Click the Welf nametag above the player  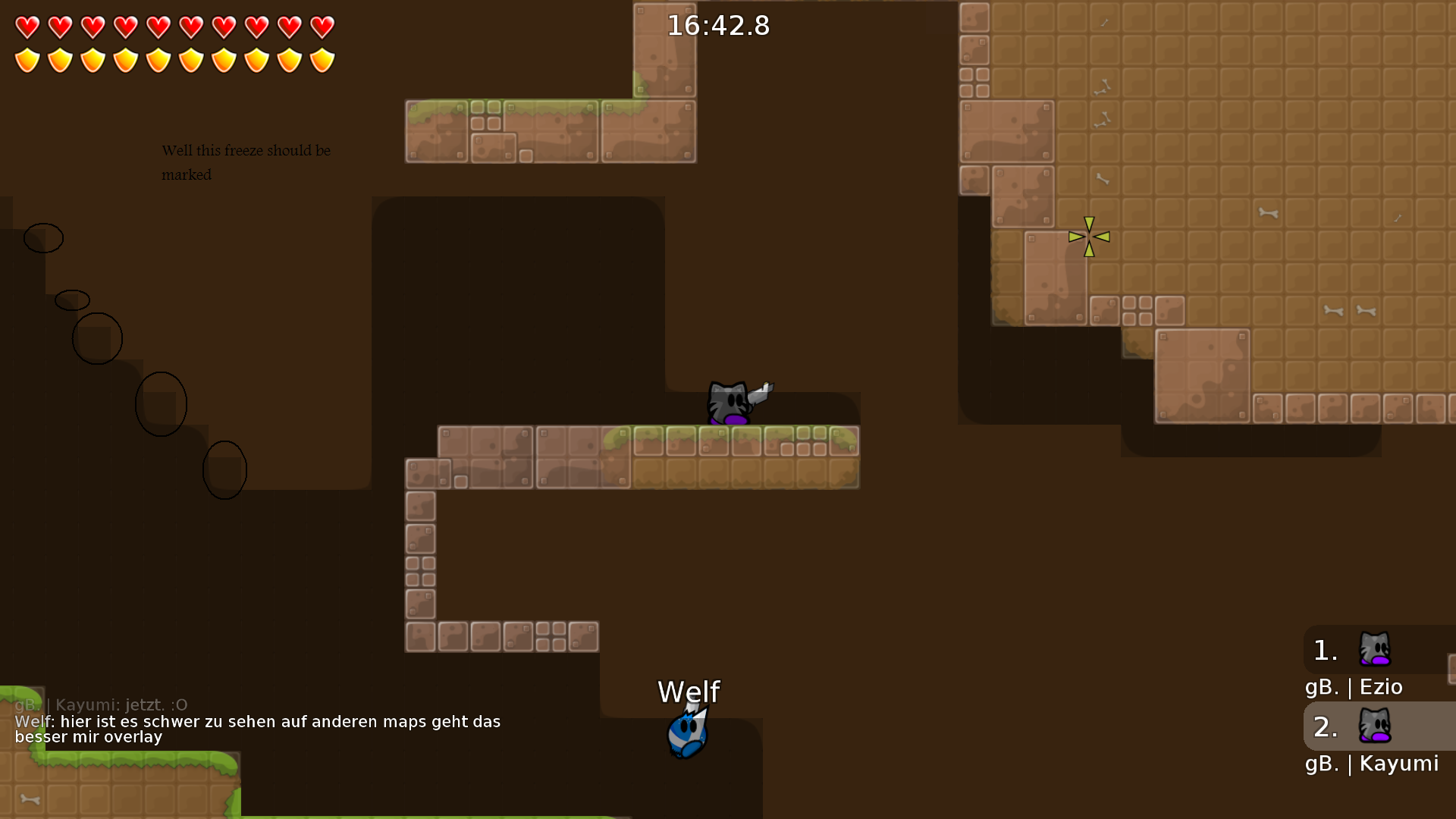pos(688,691)
